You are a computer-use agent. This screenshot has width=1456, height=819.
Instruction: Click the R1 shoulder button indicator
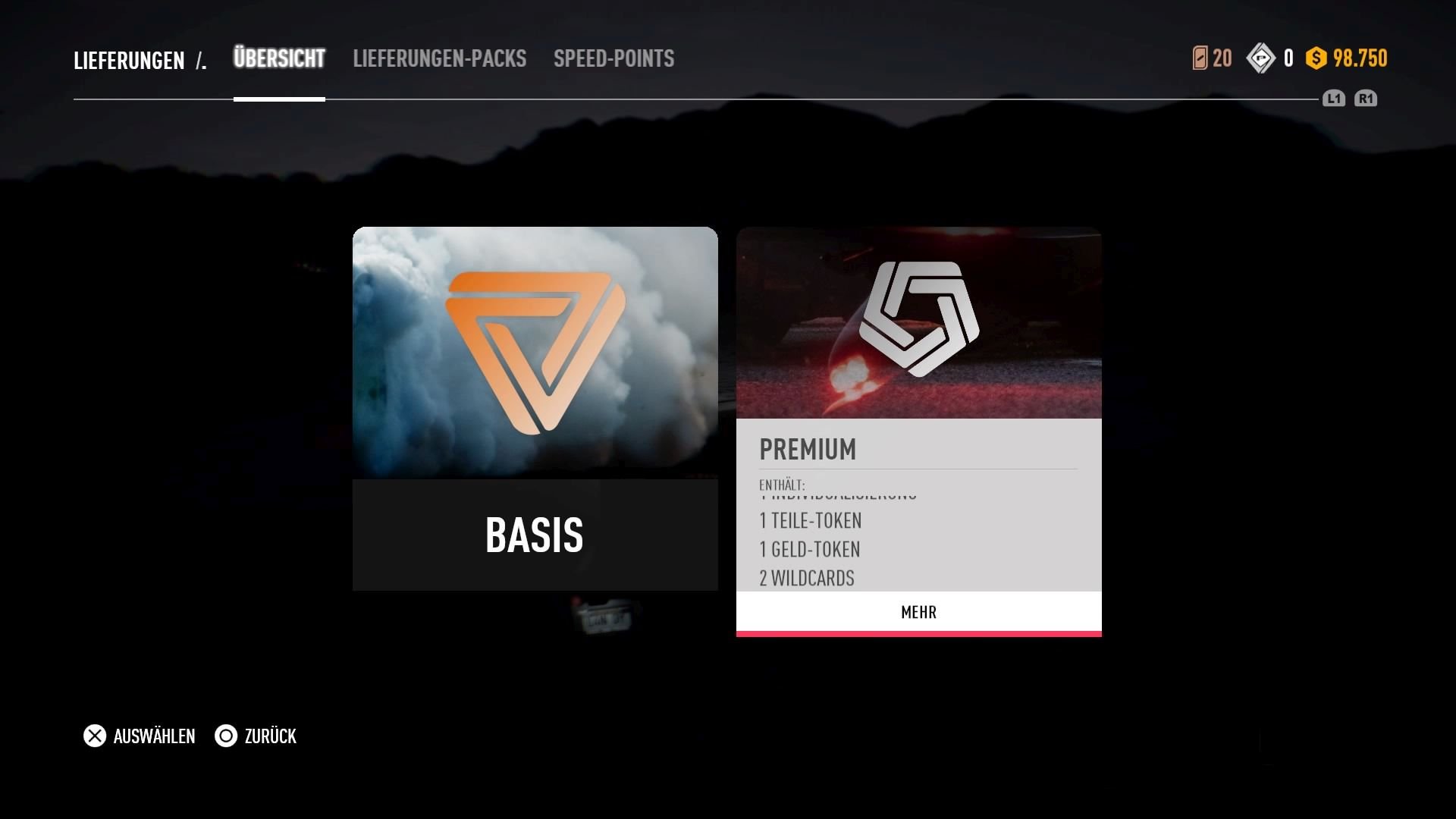point(1366,99)
